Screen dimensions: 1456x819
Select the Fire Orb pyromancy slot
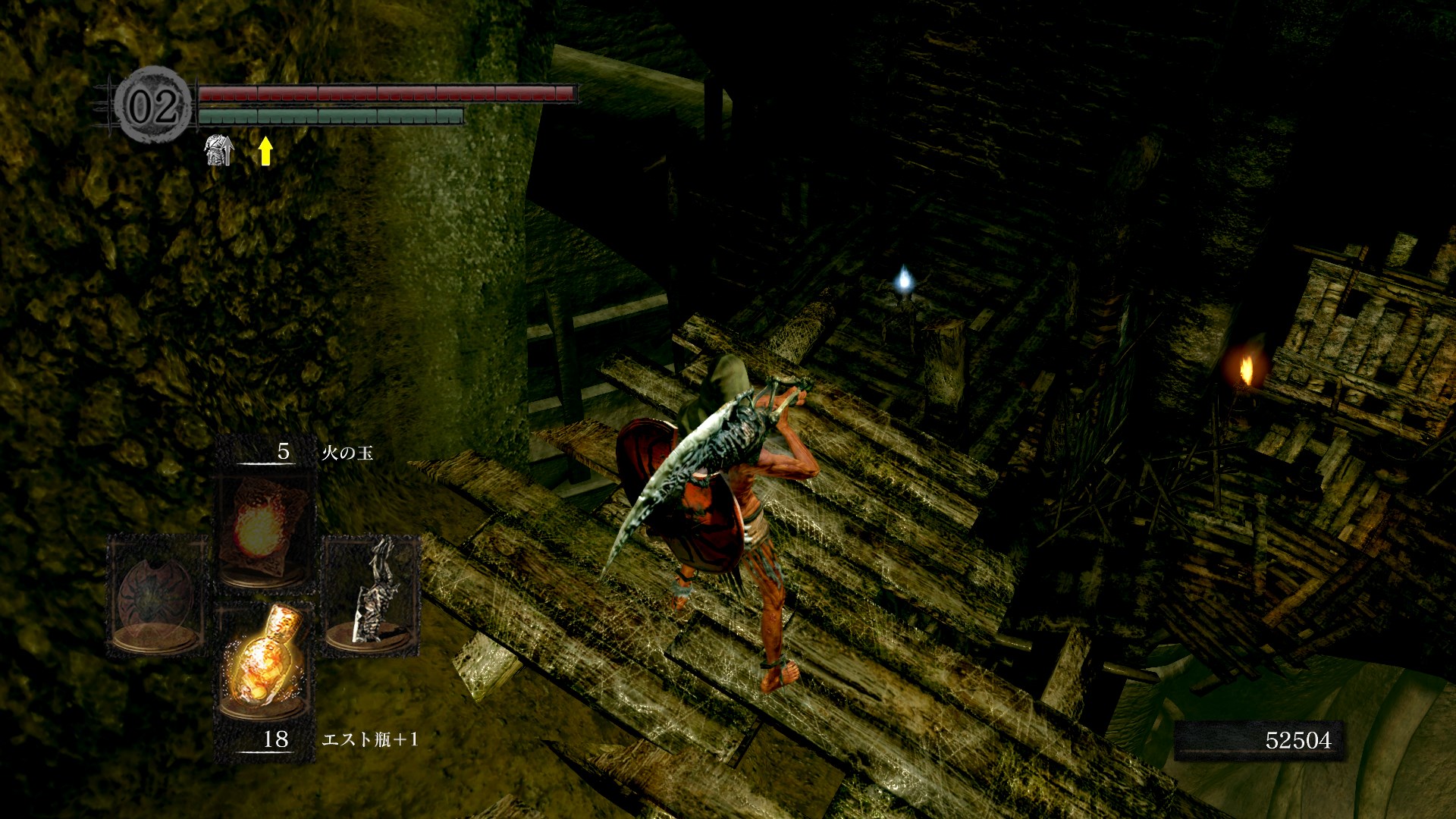tap(263, 531)
